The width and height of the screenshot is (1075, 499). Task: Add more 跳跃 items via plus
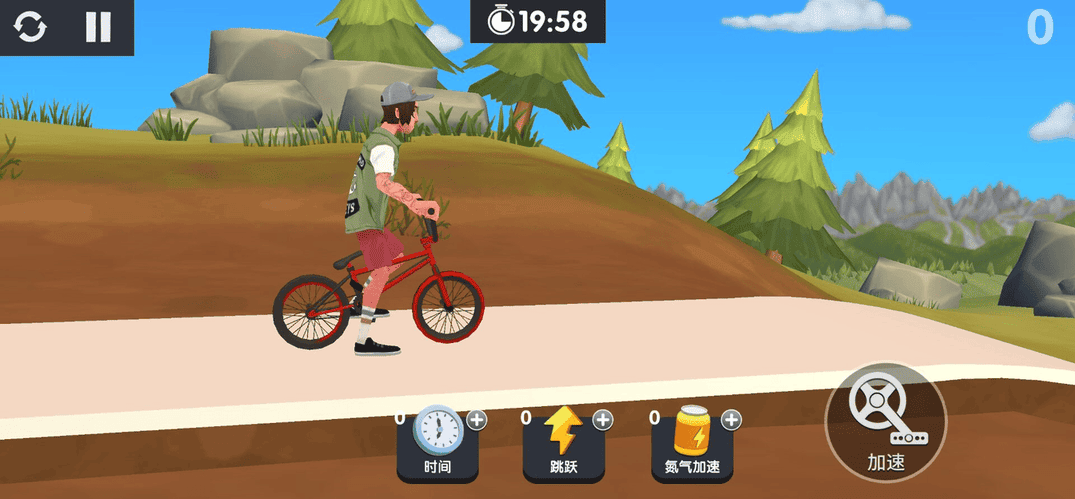(x=603, y=420)
